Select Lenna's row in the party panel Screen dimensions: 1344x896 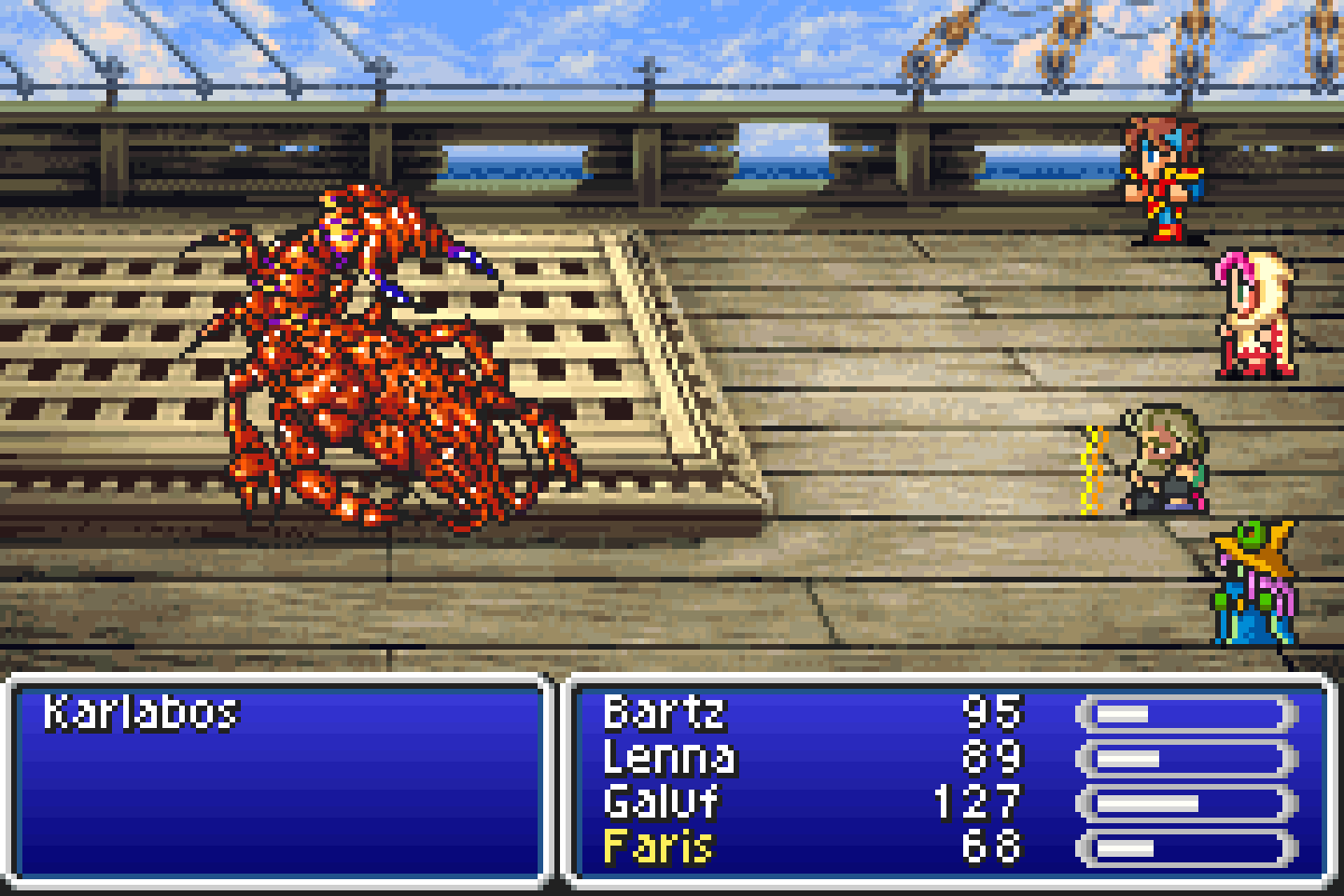click(669, 757)
